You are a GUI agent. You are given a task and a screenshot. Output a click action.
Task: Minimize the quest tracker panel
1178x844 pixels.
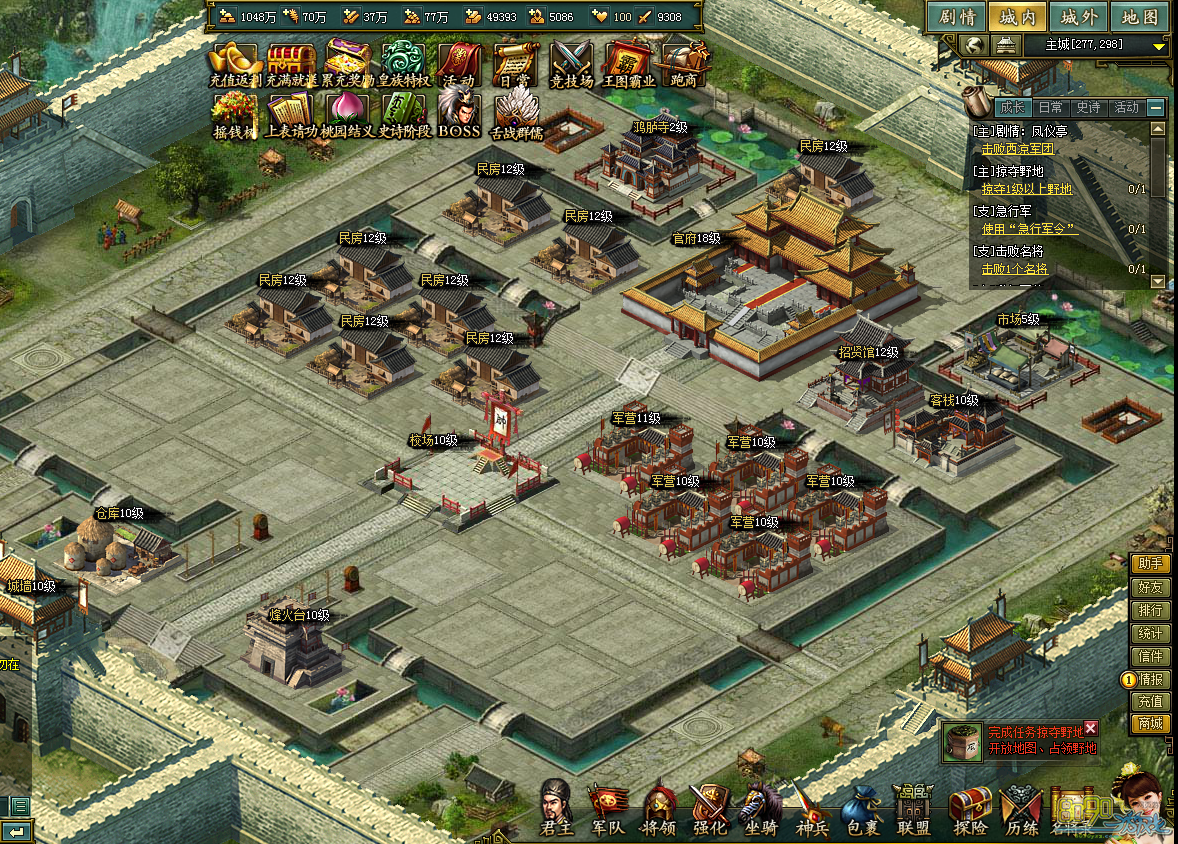pyautogui.click(x=1156, y=107)
